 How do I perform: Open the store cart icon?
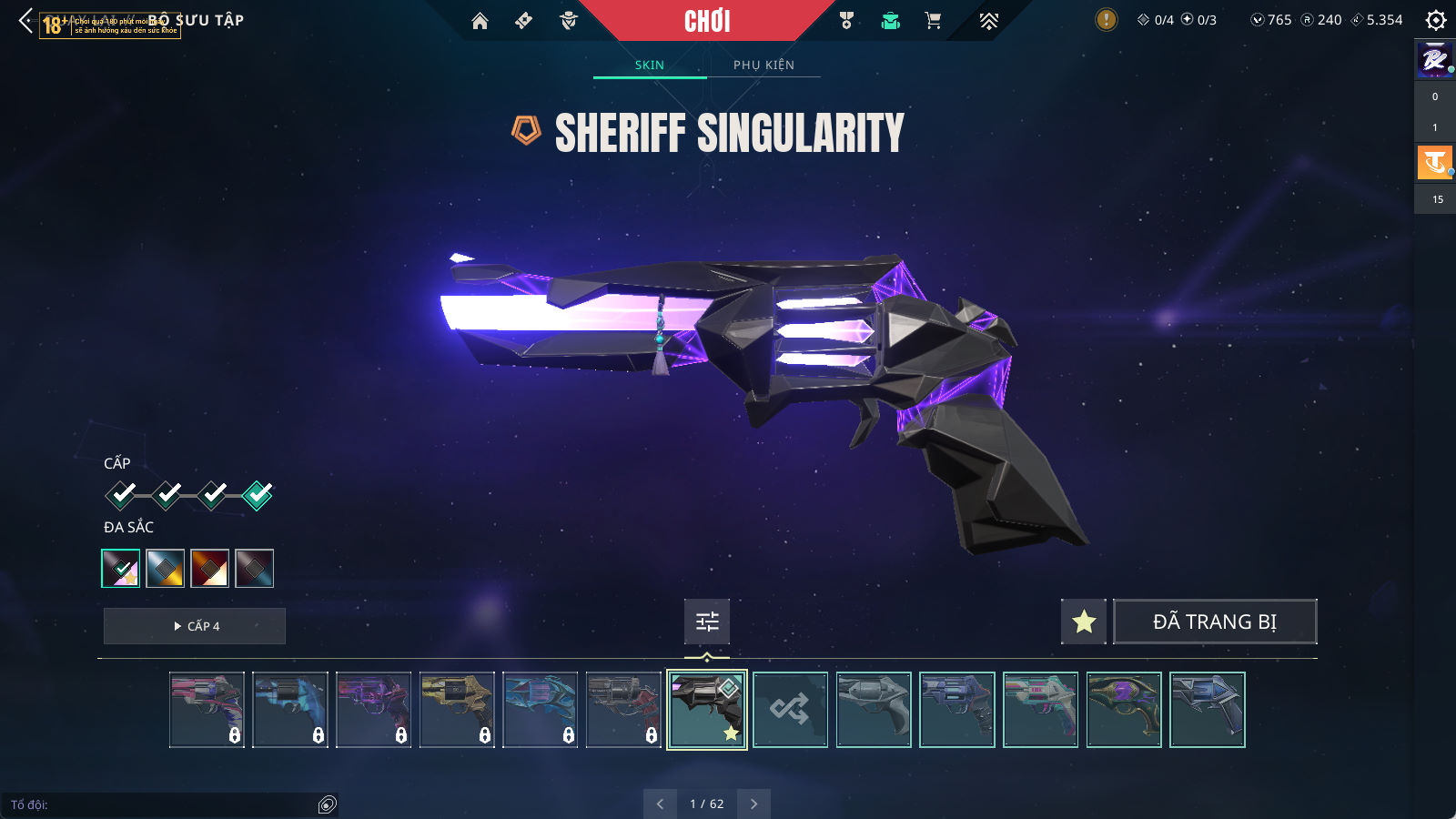point(933,21)
